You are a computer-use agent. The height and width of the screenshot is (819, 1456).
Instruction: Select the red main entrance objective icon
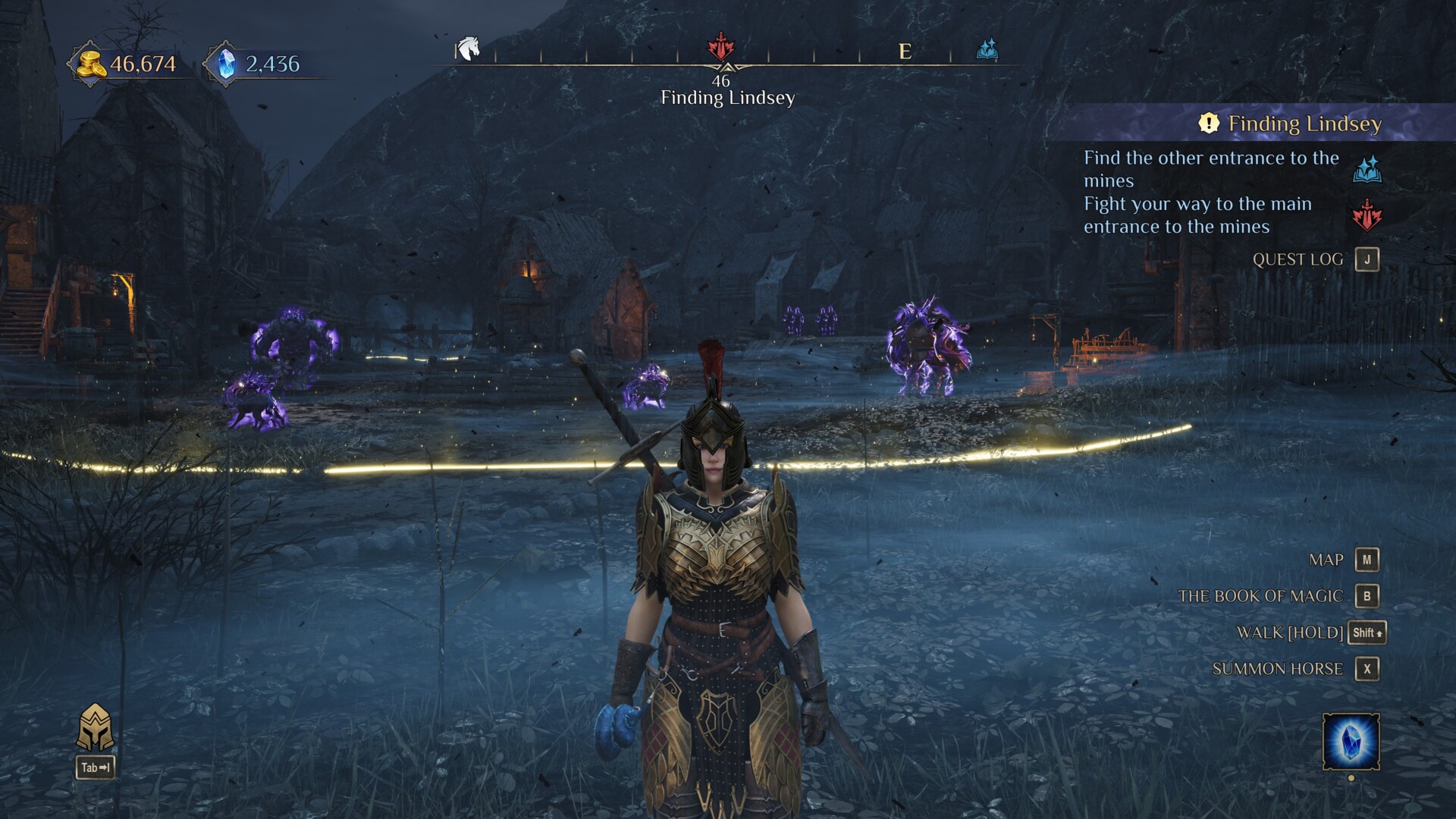coord(1367,215)
